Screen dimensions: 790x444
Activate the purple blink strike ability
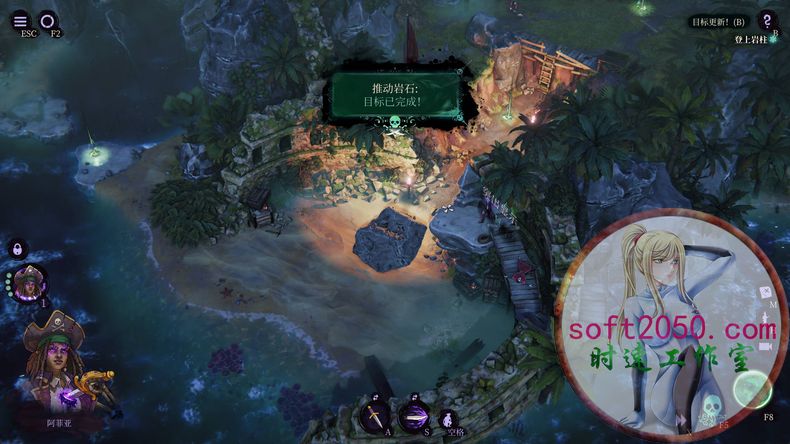pyautogui.click(x=413, y=414)
